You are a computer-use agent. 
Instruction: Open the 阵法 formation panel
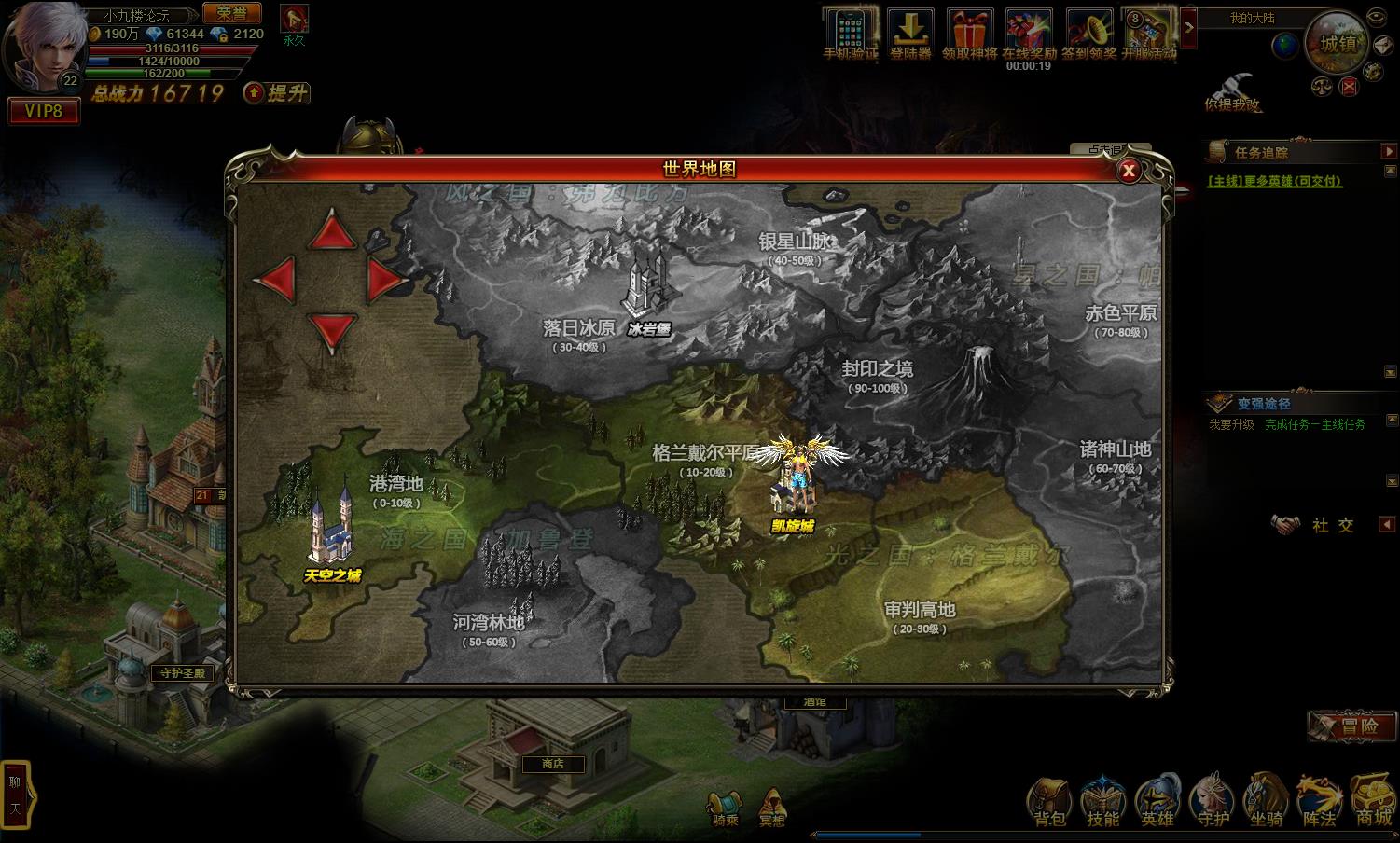[x=1320, y=802]
